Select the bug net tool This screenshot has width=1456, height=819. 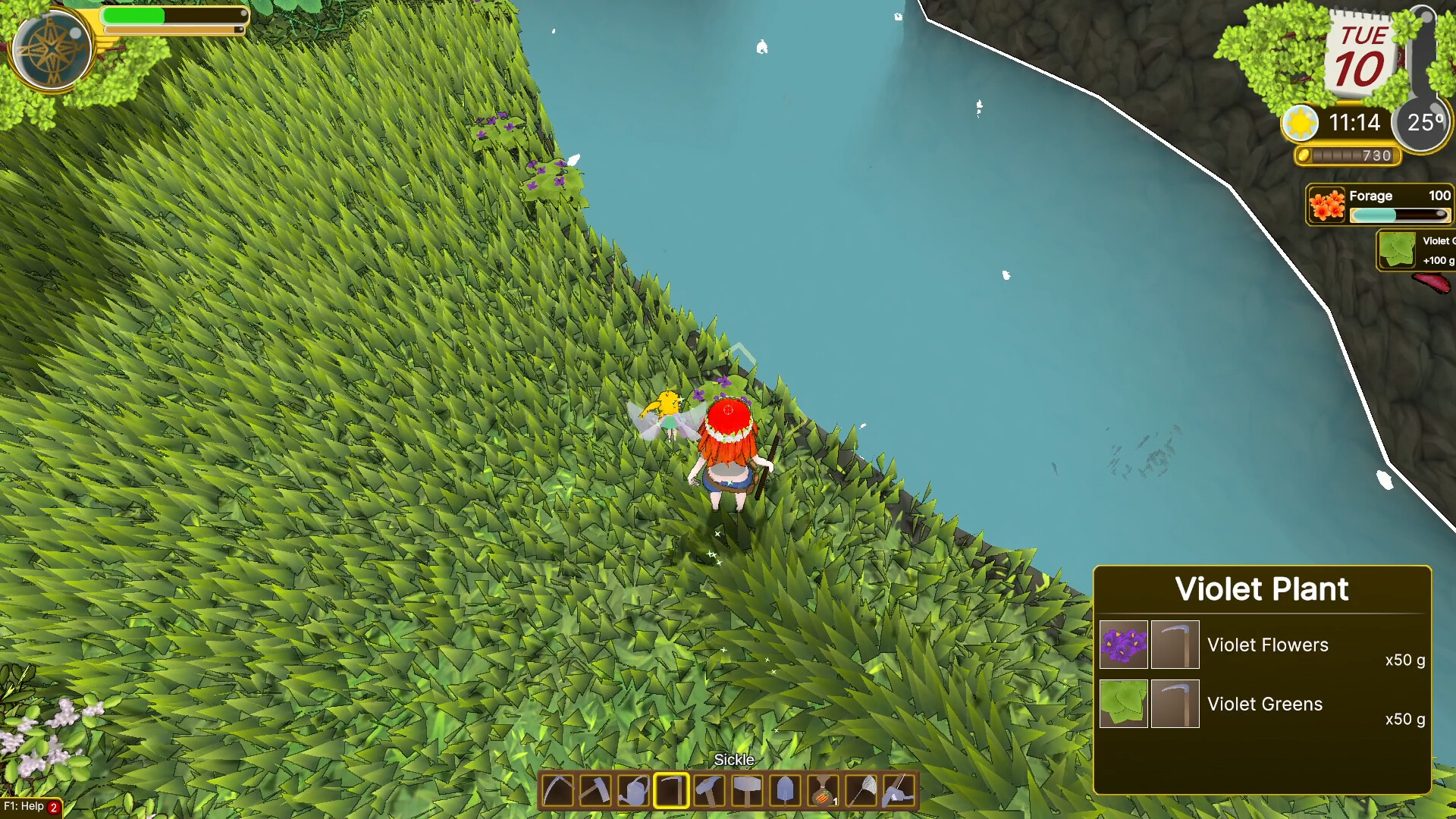861,790
